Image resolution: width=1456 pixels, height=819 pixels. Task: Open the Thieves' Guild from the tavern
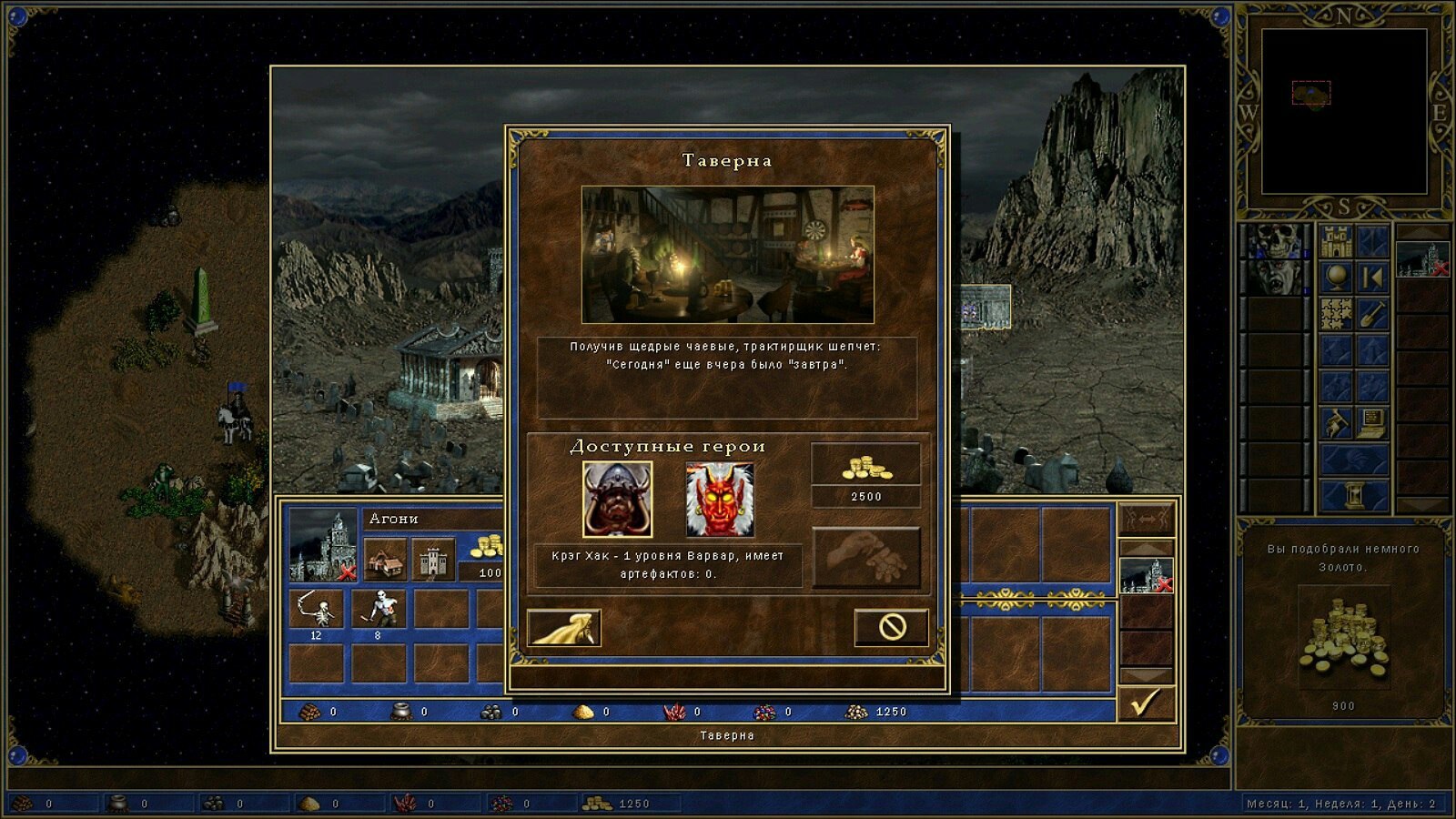[x=564, y=627]
